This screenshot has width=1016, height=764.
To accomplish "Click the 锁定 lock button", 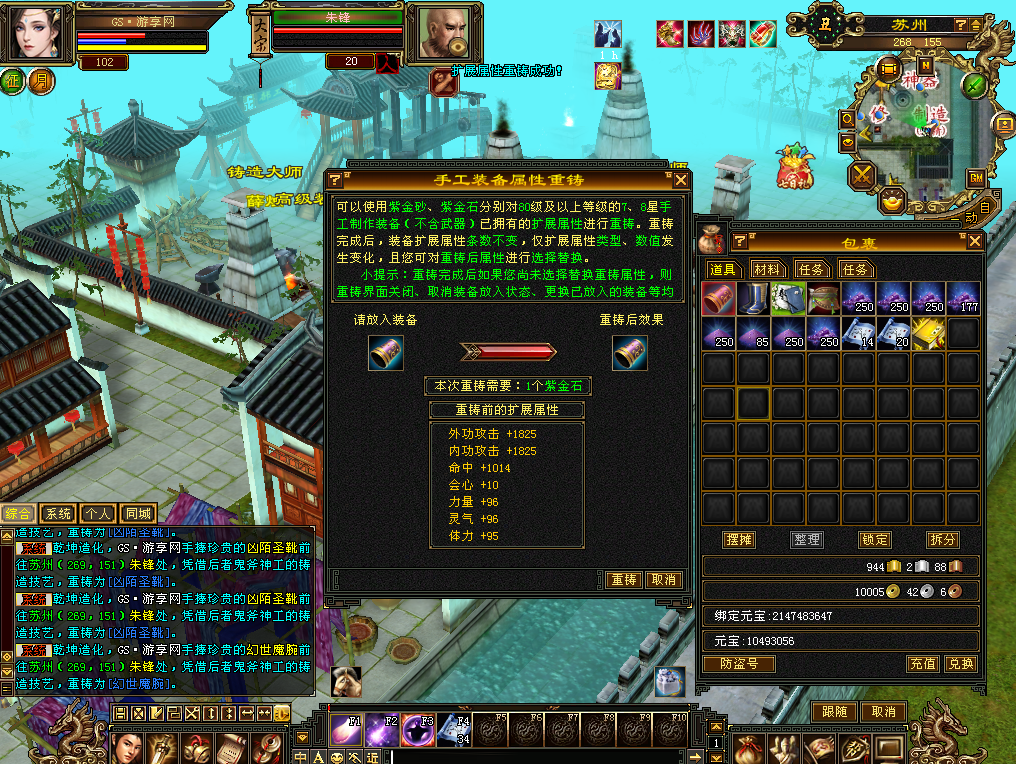I will coord(874,540).
